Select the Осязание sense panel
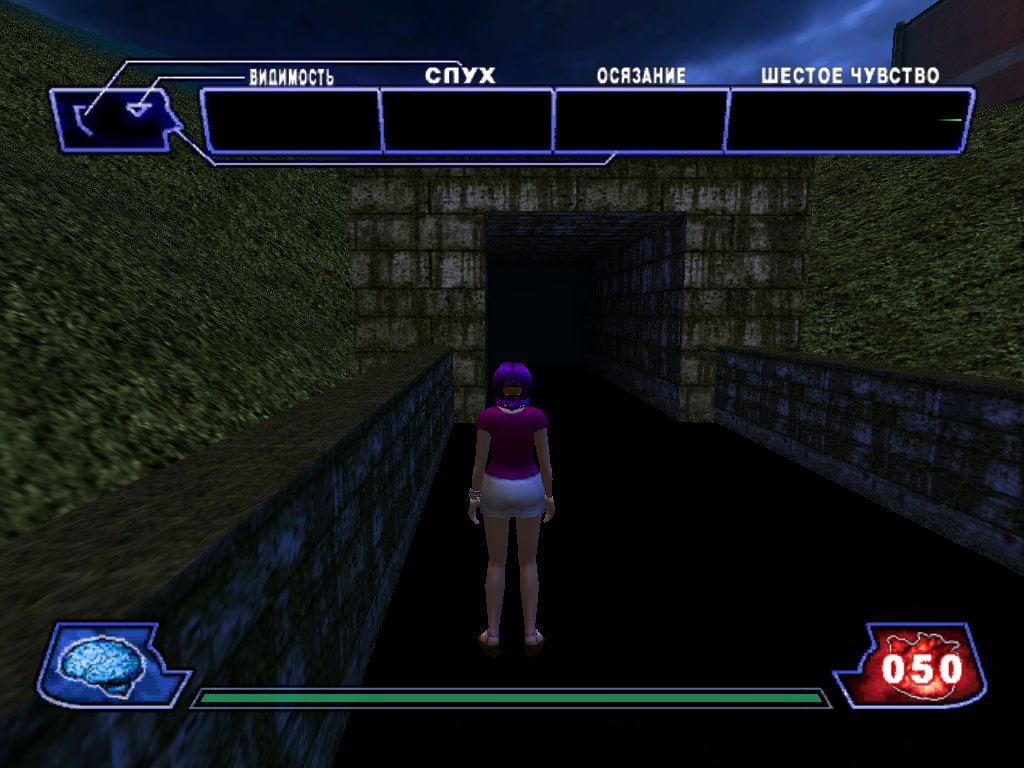 [640, 121]
